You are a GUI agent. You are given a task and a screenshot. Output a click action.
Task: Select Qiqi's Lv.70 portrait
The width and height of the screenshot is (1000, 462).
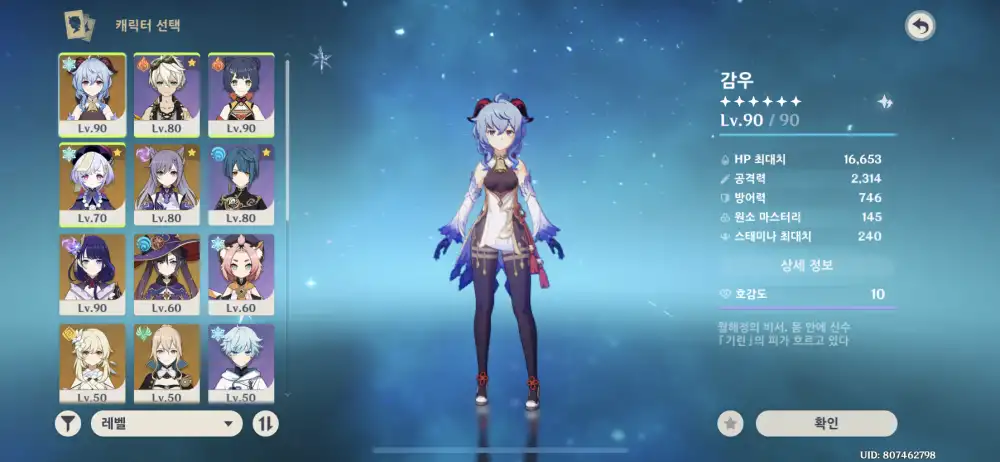(92, 184)
